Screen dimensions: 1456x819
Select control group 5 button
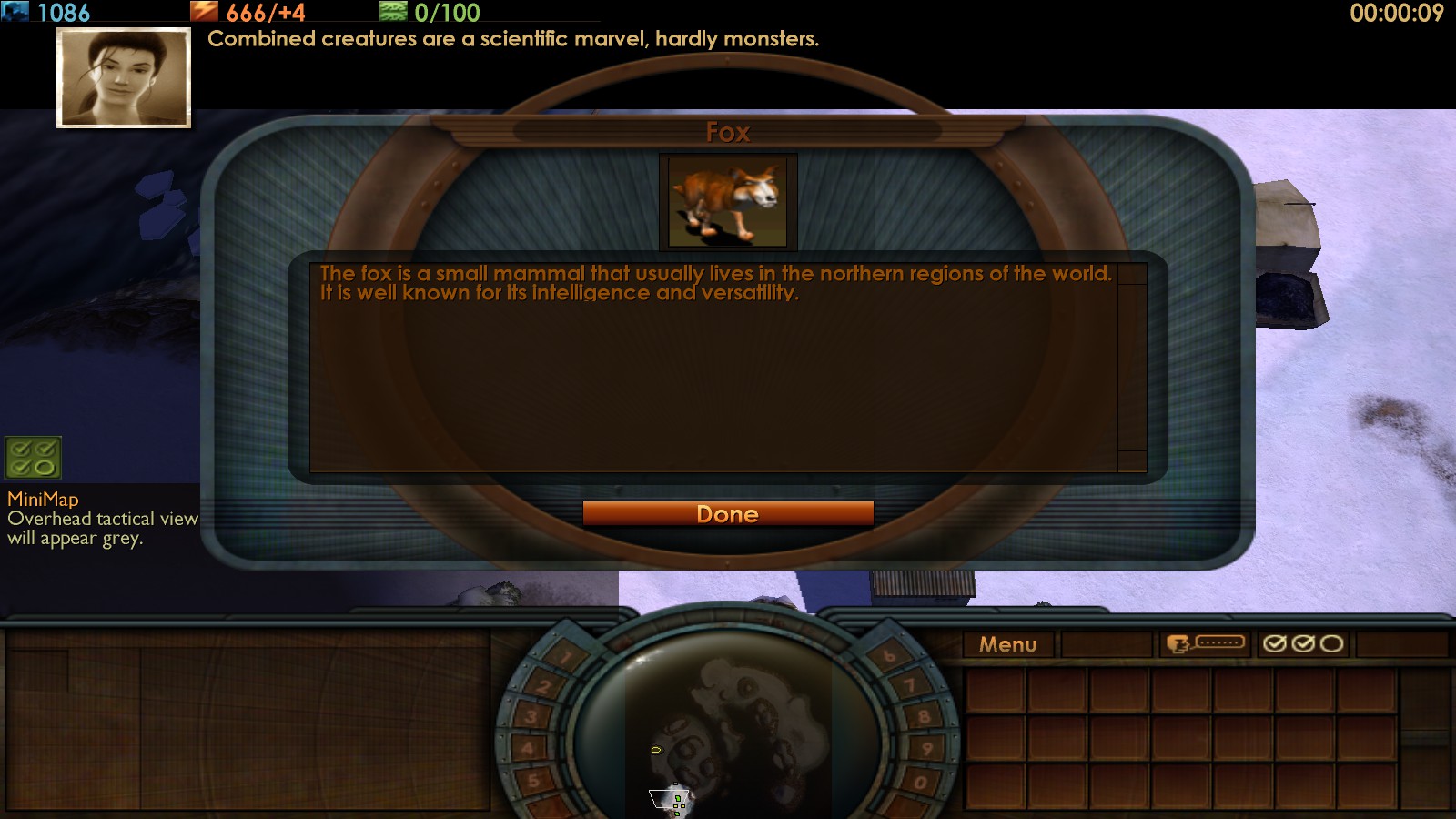coord(534,781)
